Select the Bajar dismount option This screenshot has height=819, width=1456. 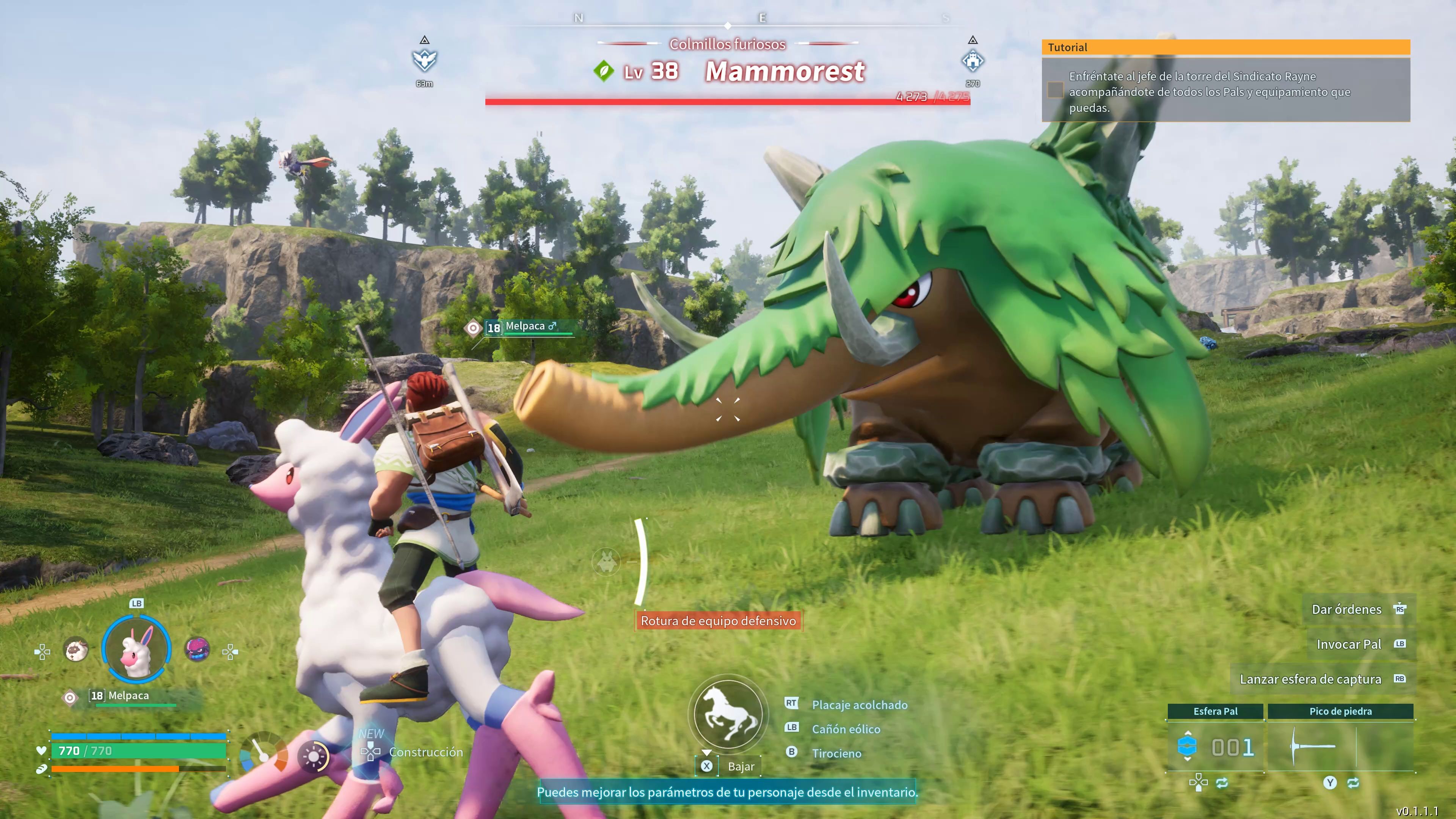741,766
